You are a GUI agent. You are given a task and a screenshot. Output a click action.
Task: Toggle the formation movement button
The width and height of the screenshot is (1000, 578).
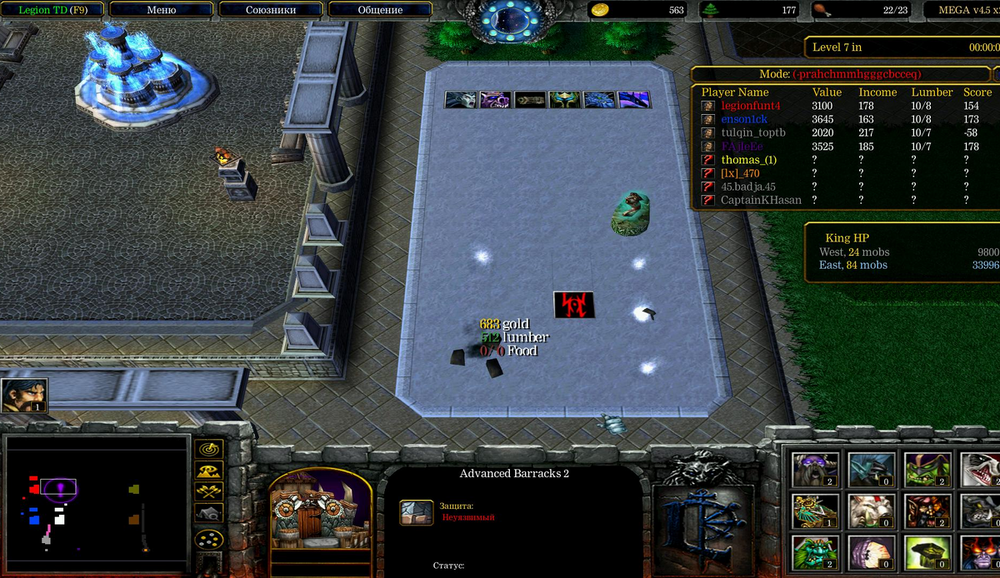208,540
